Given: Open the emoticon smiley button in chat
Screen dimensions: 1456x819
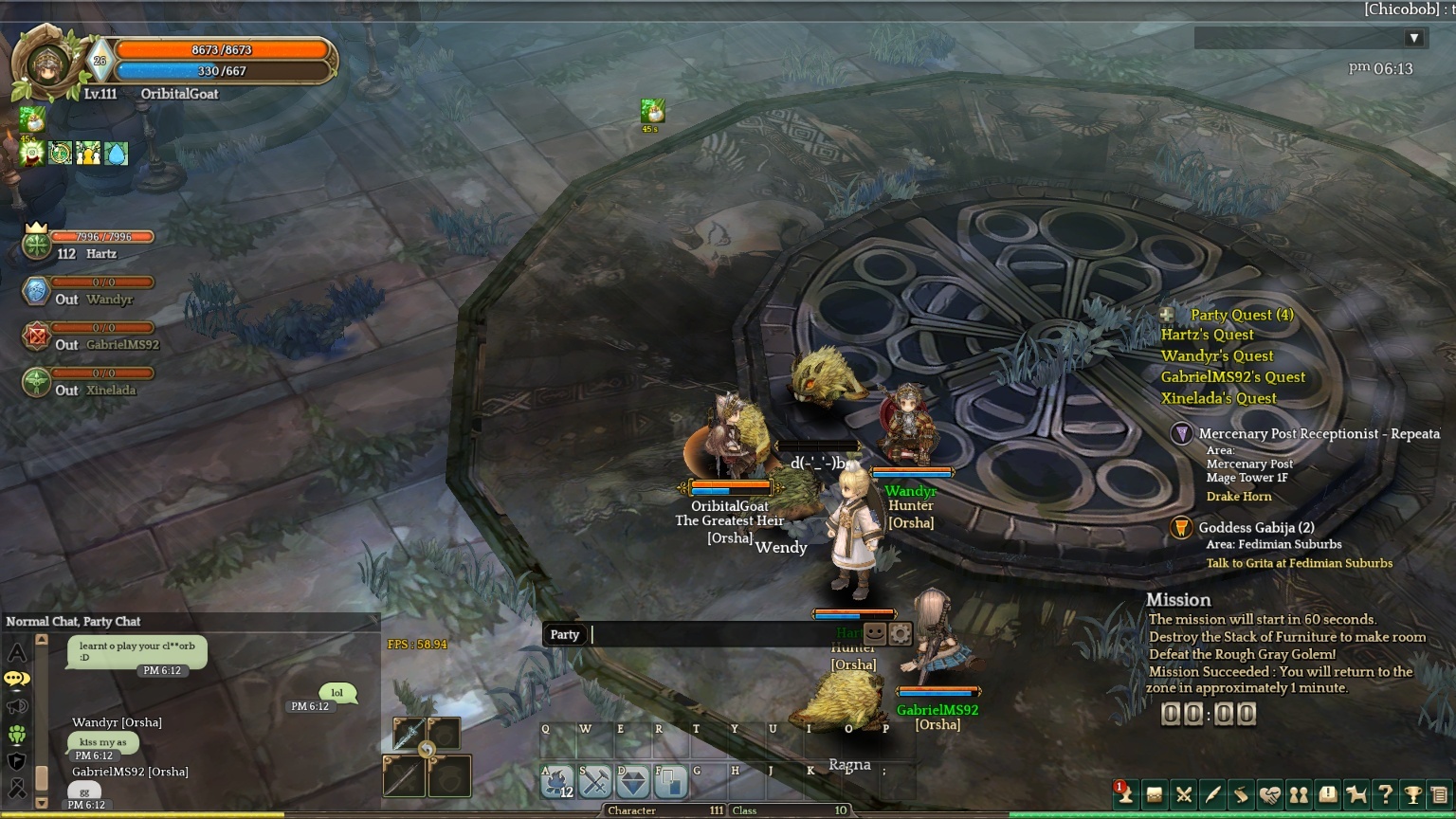Looking at the screenshot, I should point(875,633).
